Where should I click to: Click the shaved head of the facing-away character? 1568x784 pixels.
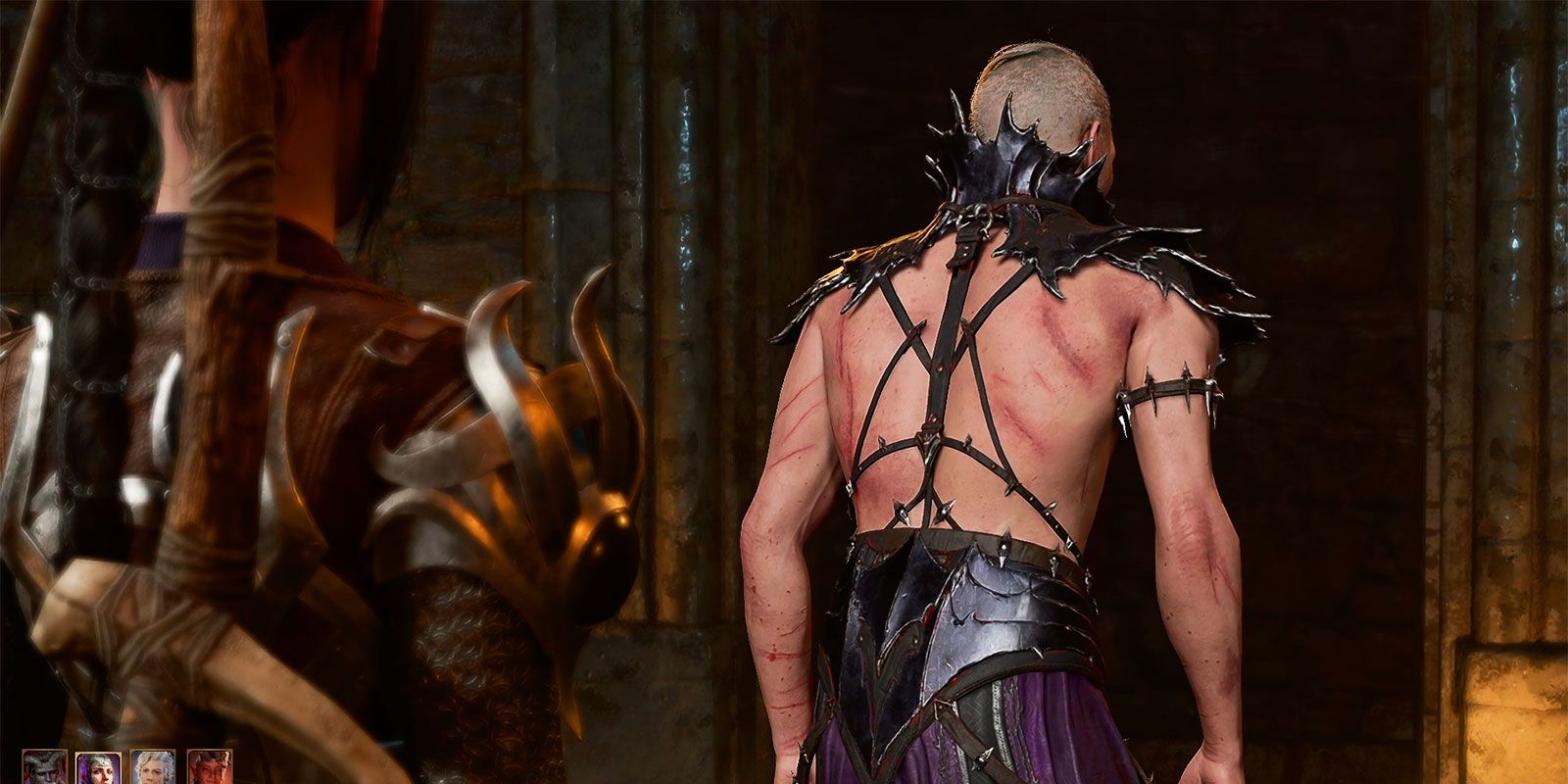pos(1039,78)
